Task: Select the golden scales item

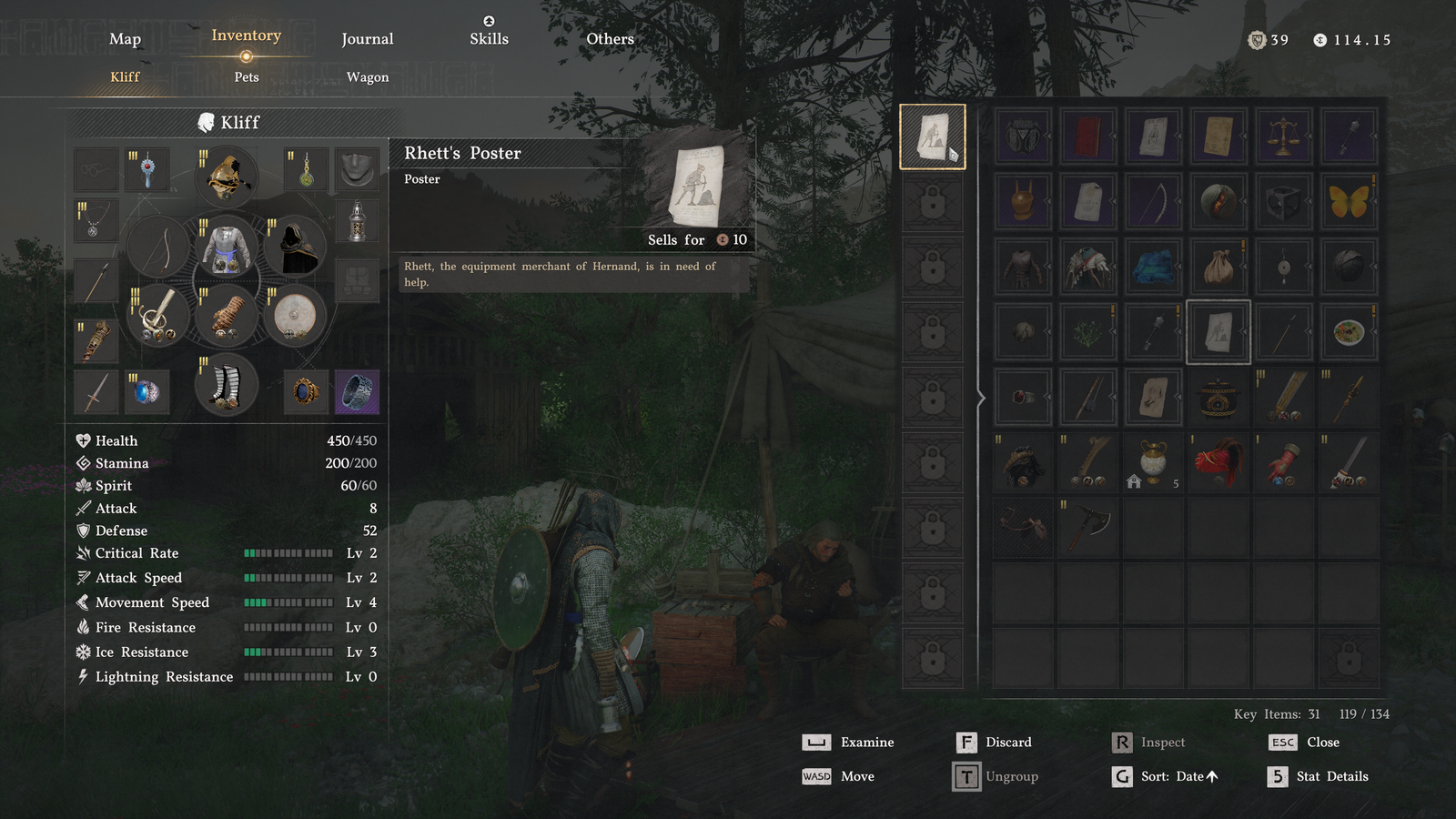Action: point(1283,136)
